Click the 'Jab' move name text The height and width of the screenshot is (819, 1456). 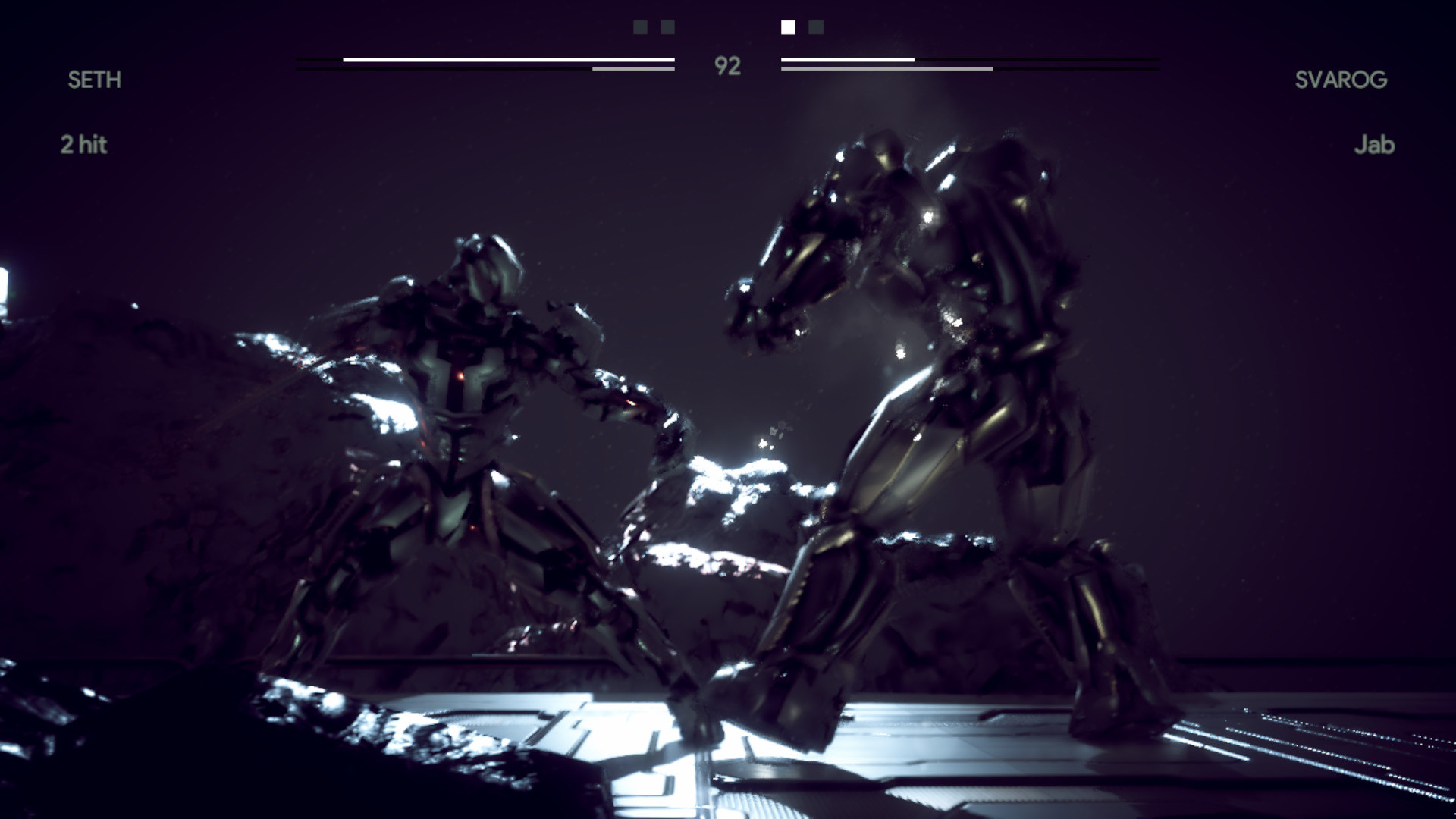(x=1375, y=144)
